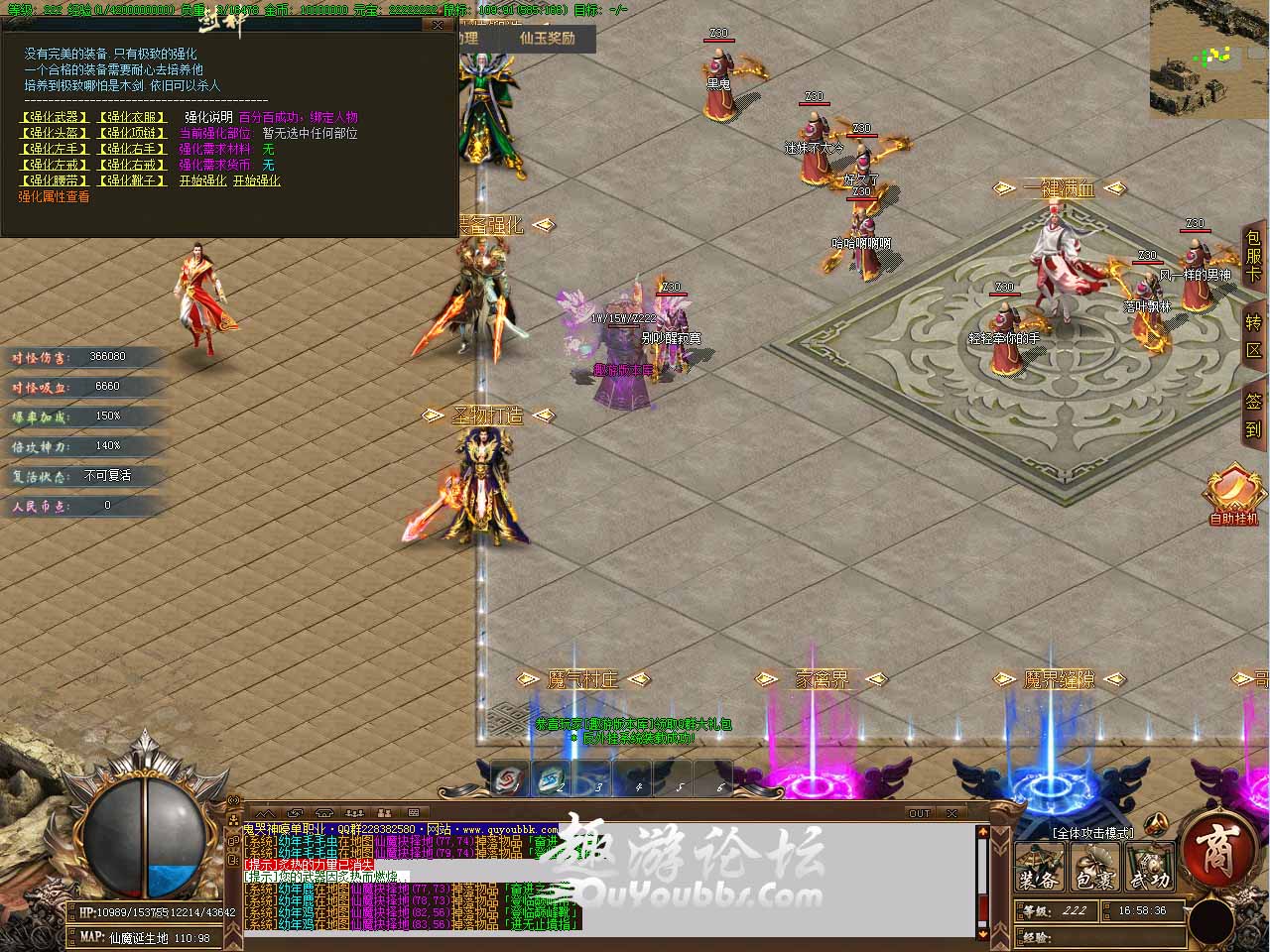Activate 自助挂机 auto-battle icon
Screen dimensions: 1270x952
click(1232, 495)
